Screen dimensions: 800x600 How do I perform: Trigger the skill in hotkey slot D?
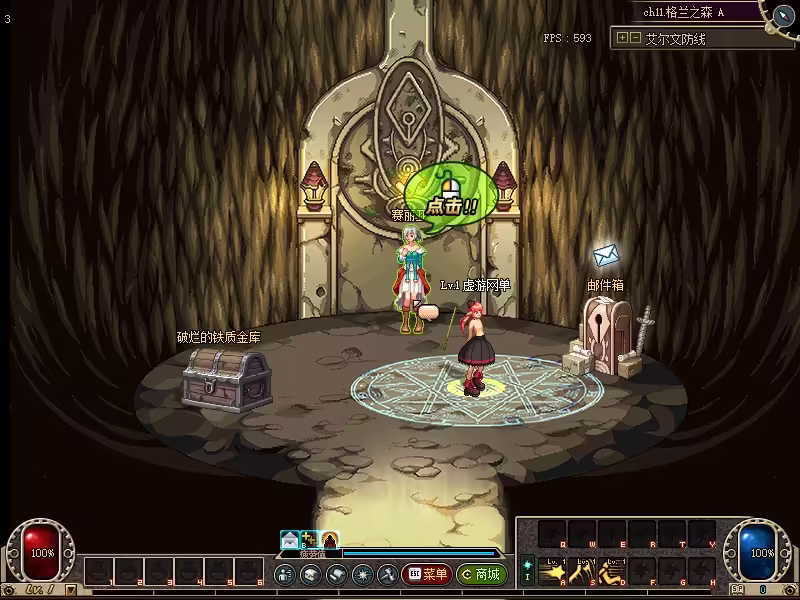point(611,570)
